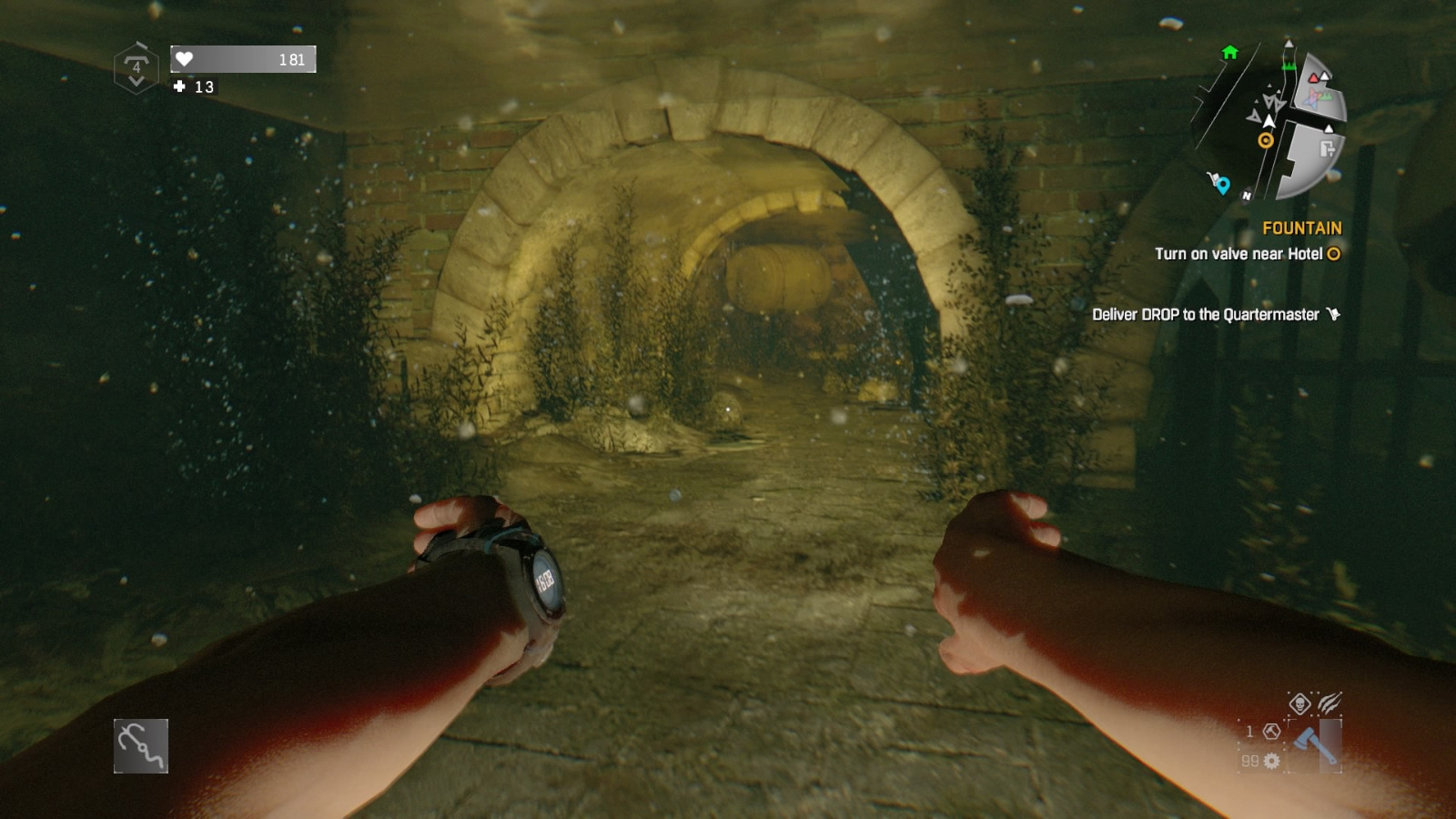Click the green safehouse icon on the minimap
The image size is (1456, 819).
(x=1229, y=53)
